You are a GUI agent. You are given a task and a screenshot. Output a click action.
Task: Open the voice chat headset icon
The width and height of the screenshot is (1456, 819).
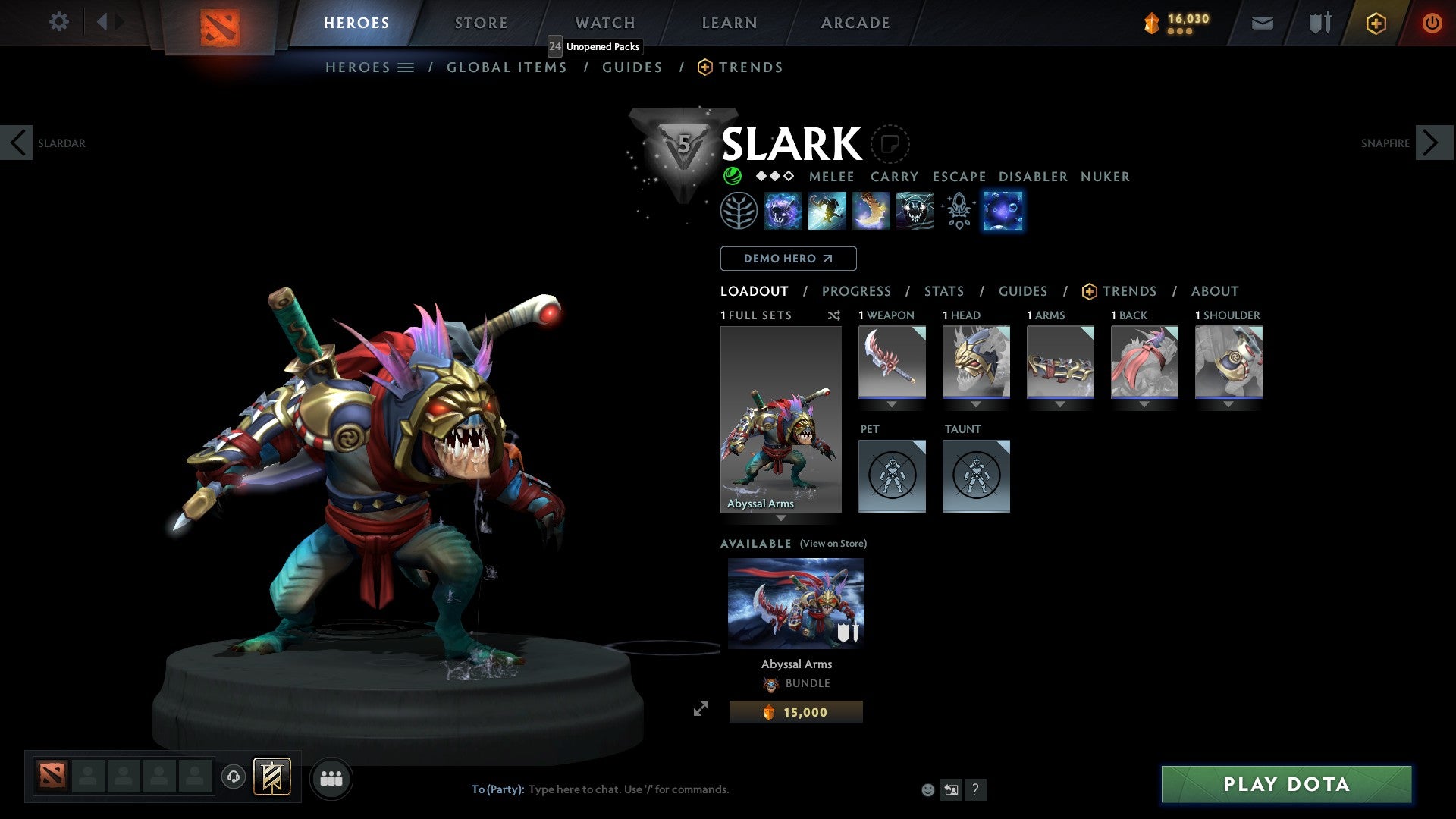click(233, 778)
